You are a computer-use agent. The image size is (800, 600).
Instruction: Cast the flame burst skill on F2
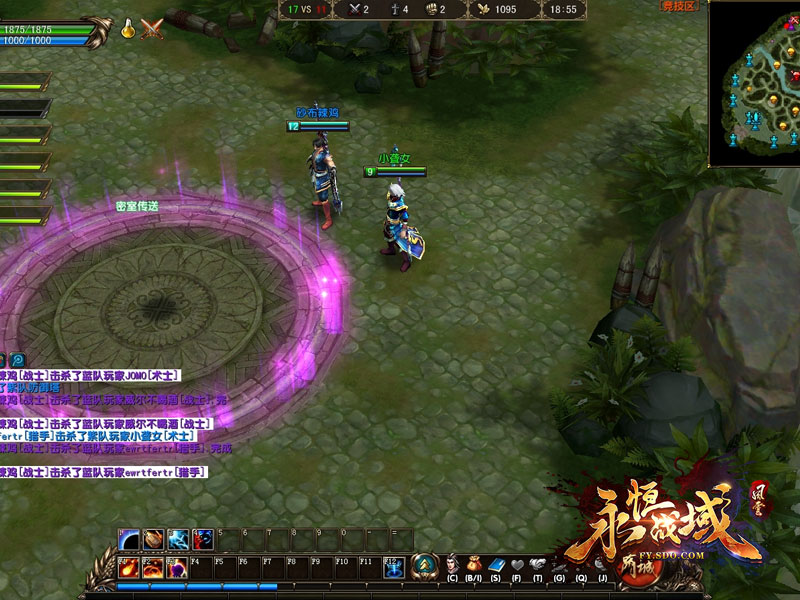pos(153,567)
